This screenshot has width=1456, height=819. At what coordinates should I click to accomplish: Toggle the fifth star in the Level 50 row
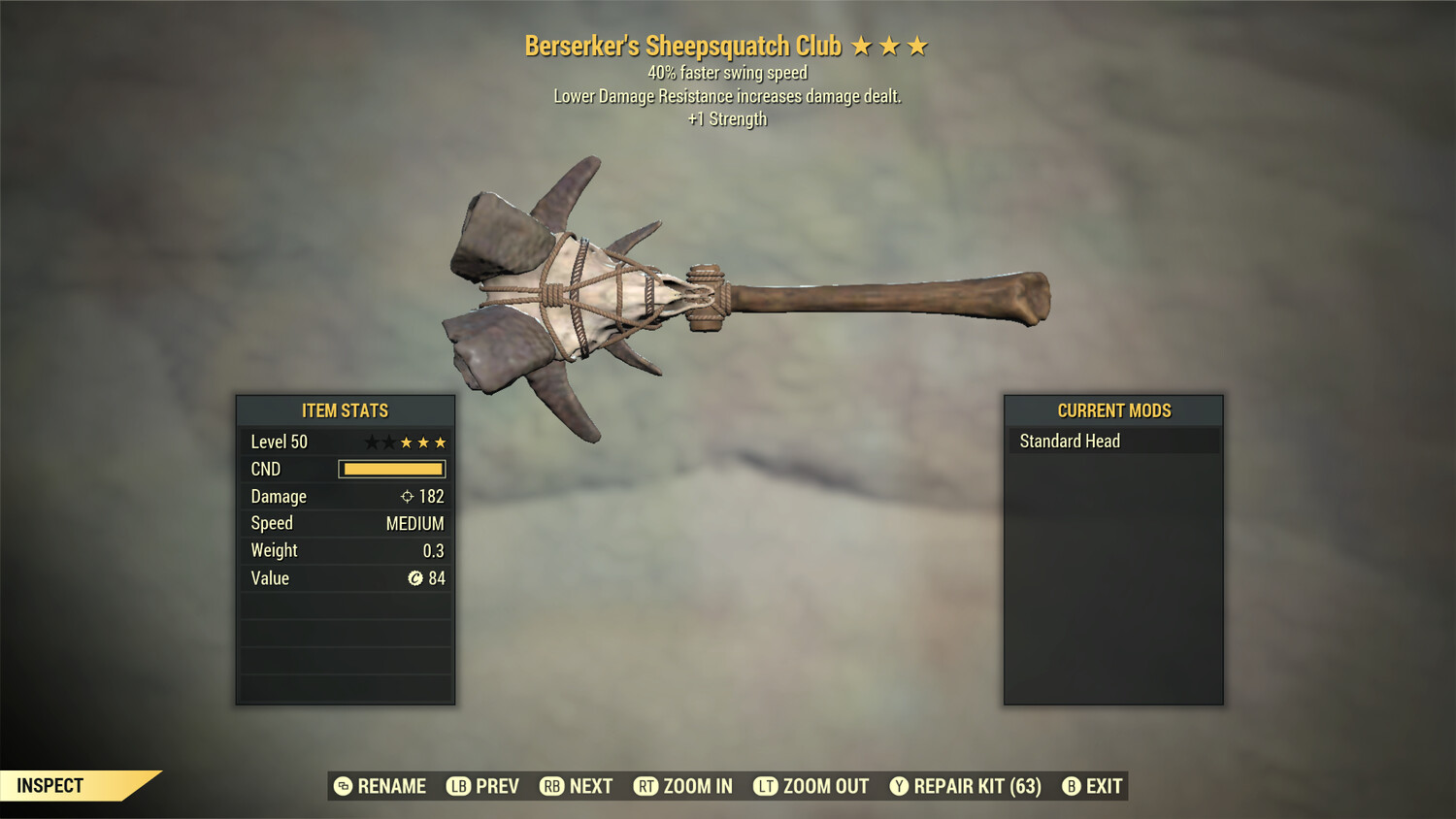[x=439, y=442]
